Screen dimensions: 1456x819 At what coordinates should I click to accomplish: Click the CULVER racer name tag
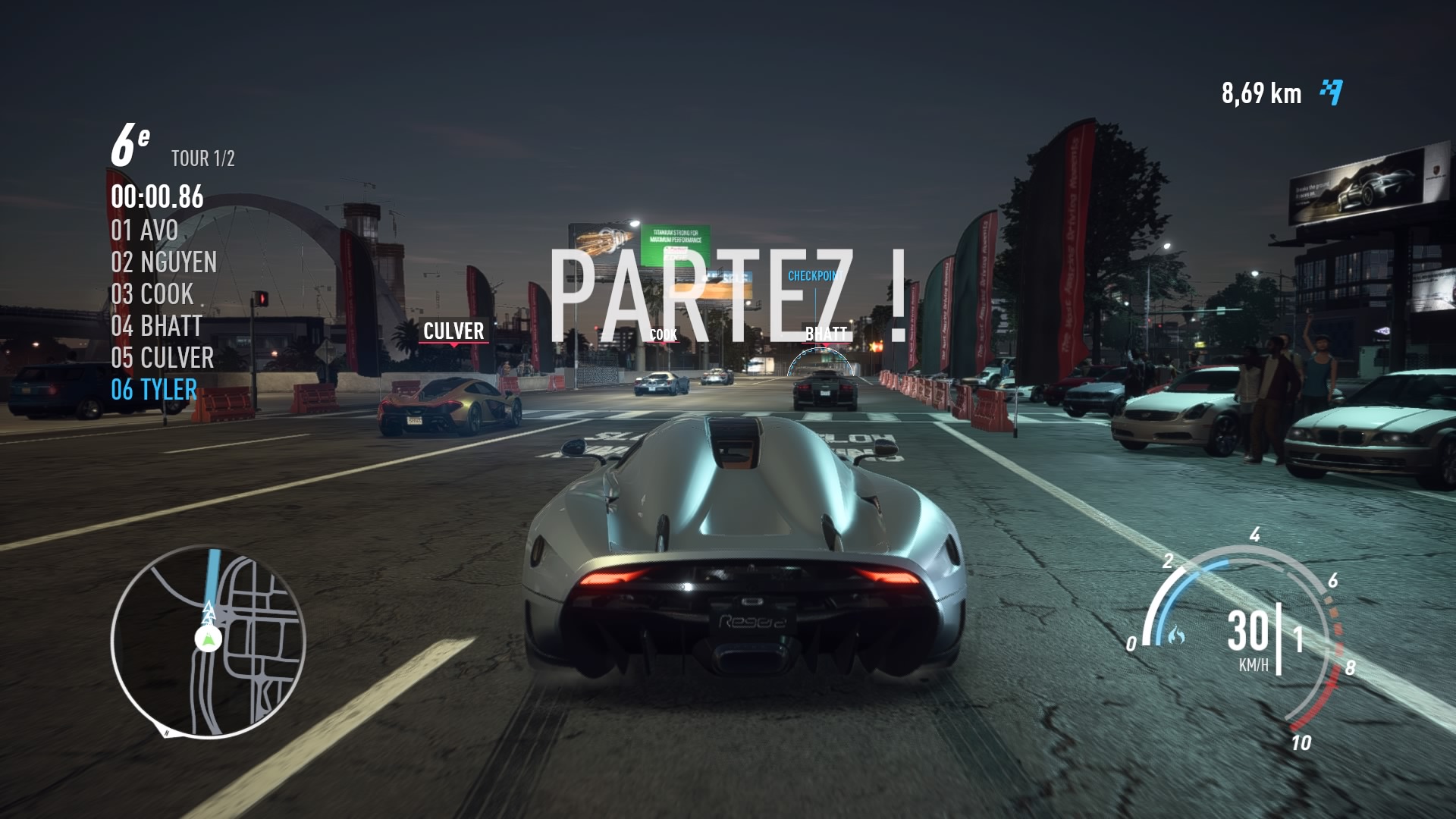tap(453, 331)
